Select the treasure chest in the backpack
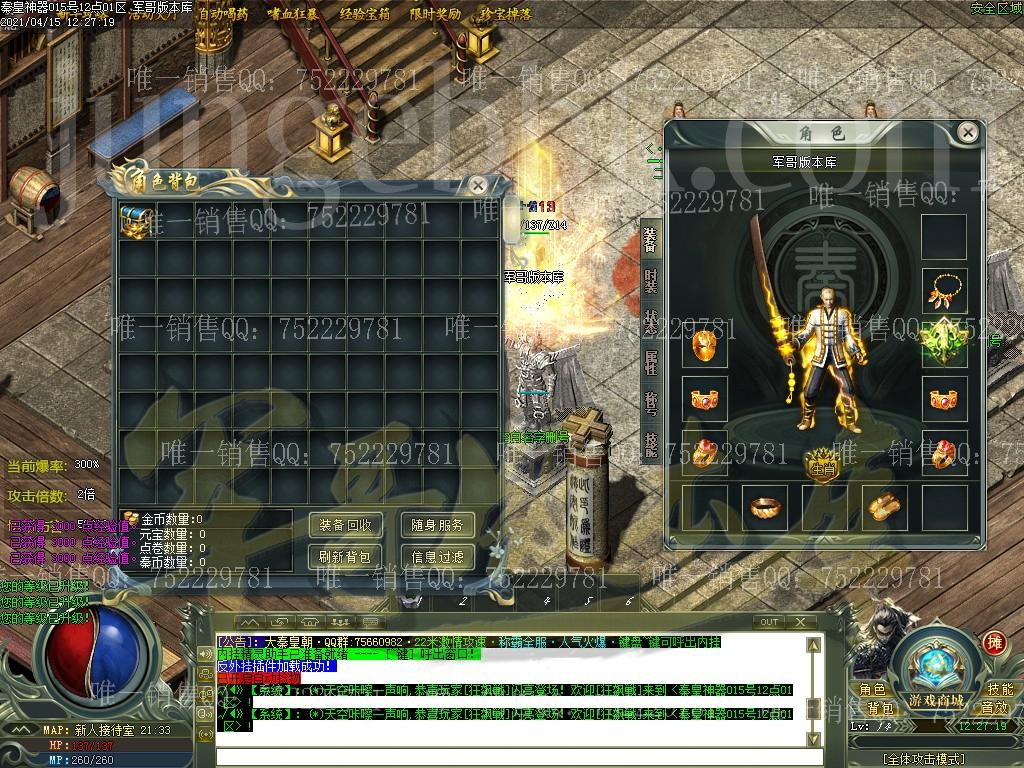Image resolution: width=1024 pixels, height=768 pixels. (135, 222)
